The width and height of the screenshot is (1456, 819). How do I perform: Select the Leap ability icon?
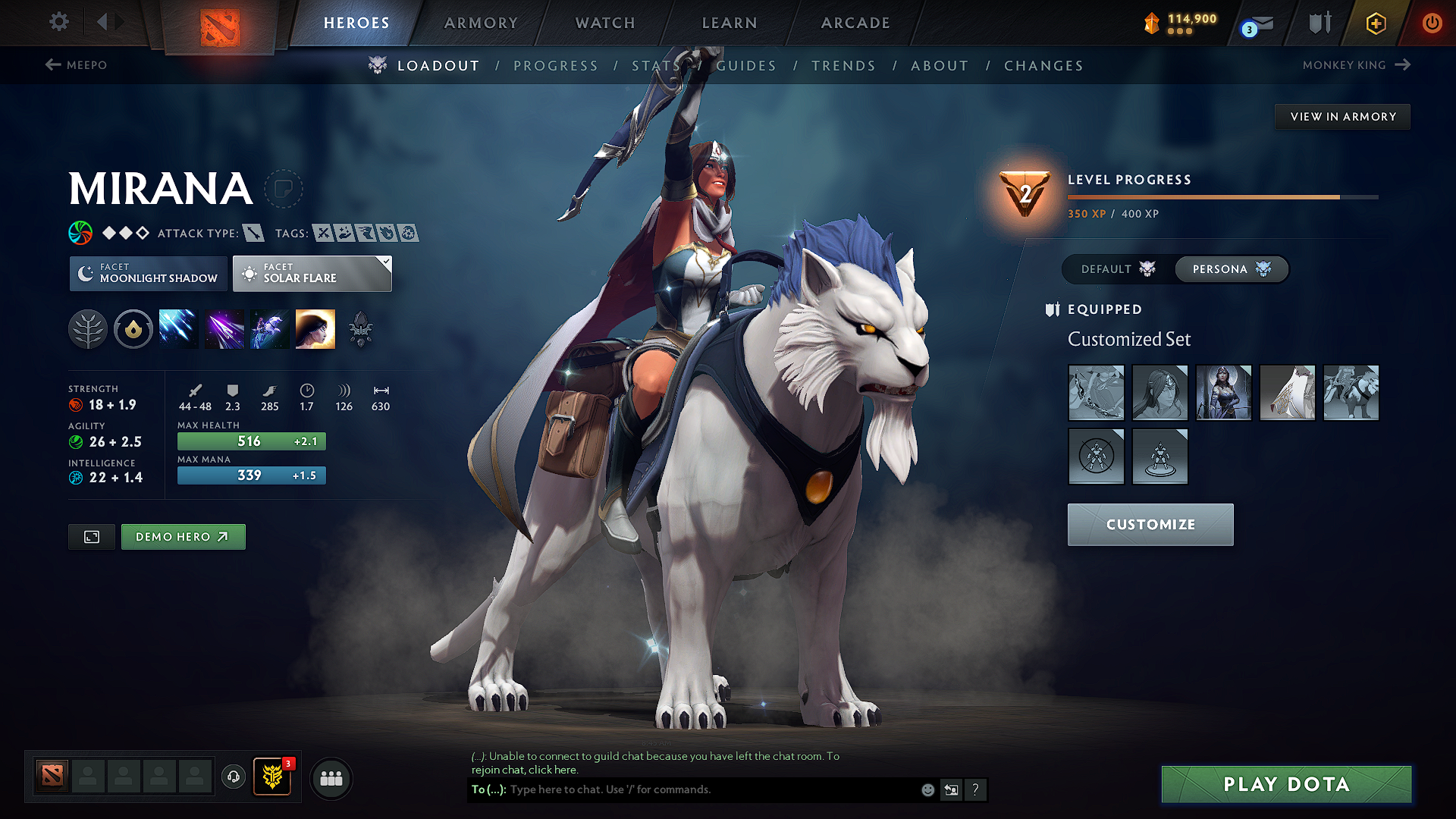coord(269,328)
